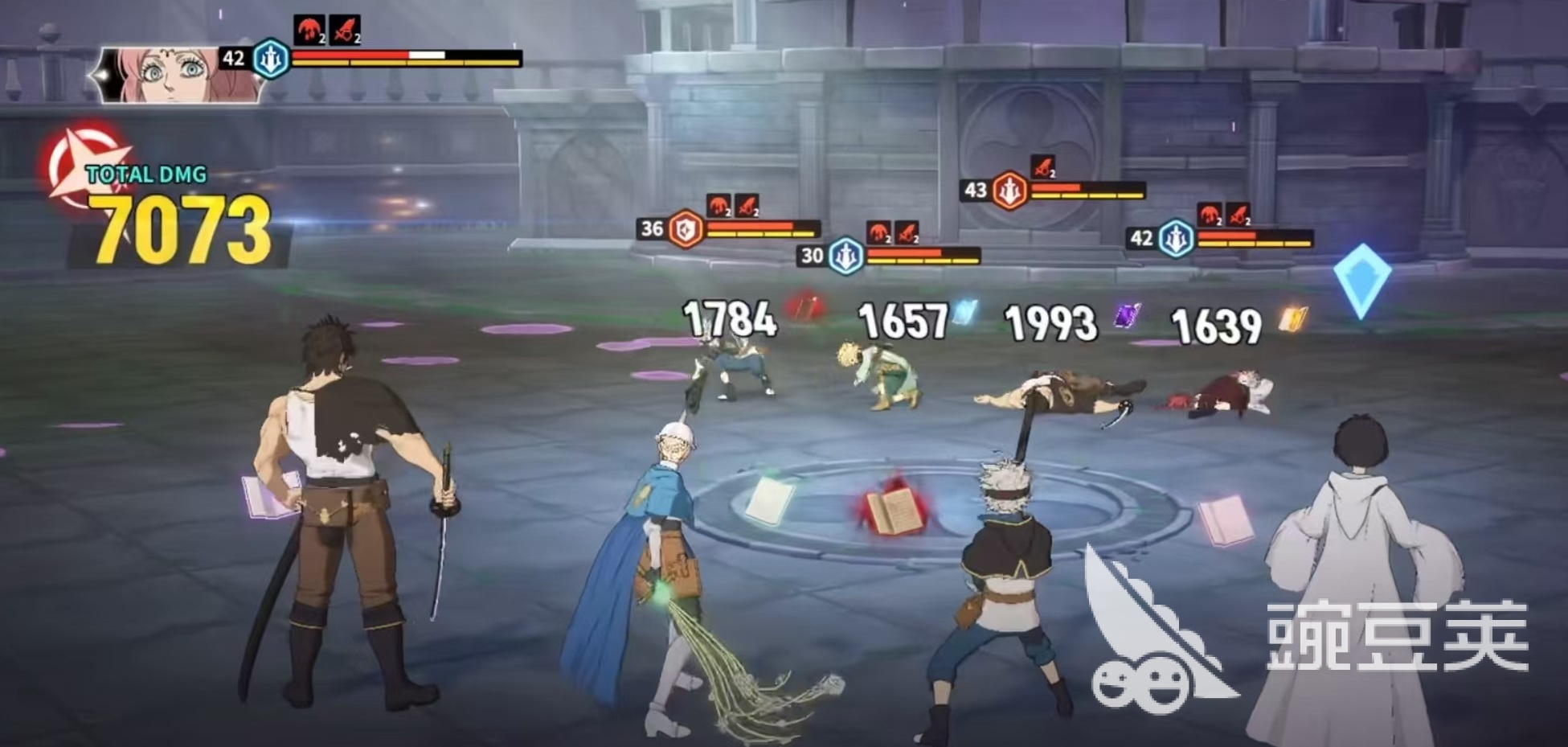
Task: Select the orange hexagon badge on the level 43 enemy
Action: click(1009, 191)
